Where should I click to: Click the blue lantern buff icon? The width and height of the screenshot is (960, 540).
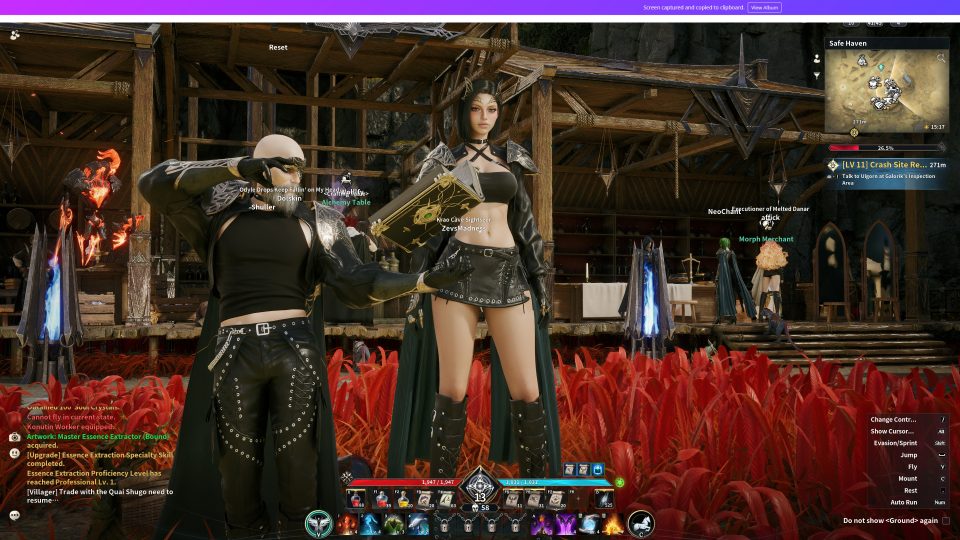pyautogui.click(x=598, y=469)
